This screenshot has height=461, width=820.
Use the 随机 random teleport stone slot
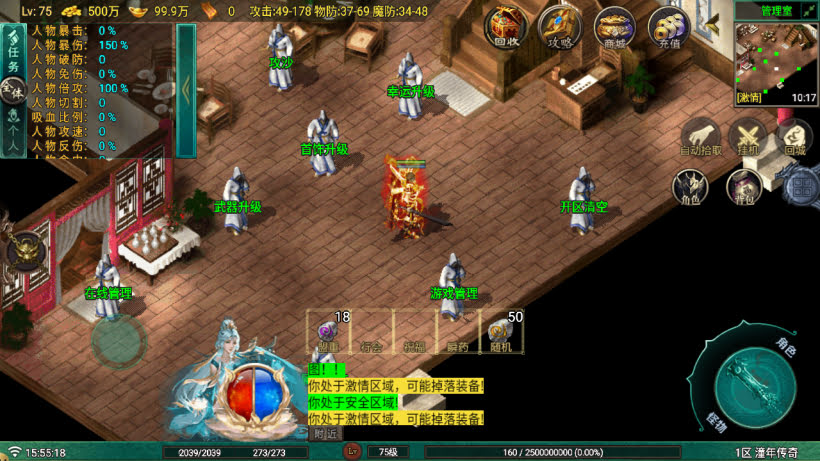pos(501,333)
